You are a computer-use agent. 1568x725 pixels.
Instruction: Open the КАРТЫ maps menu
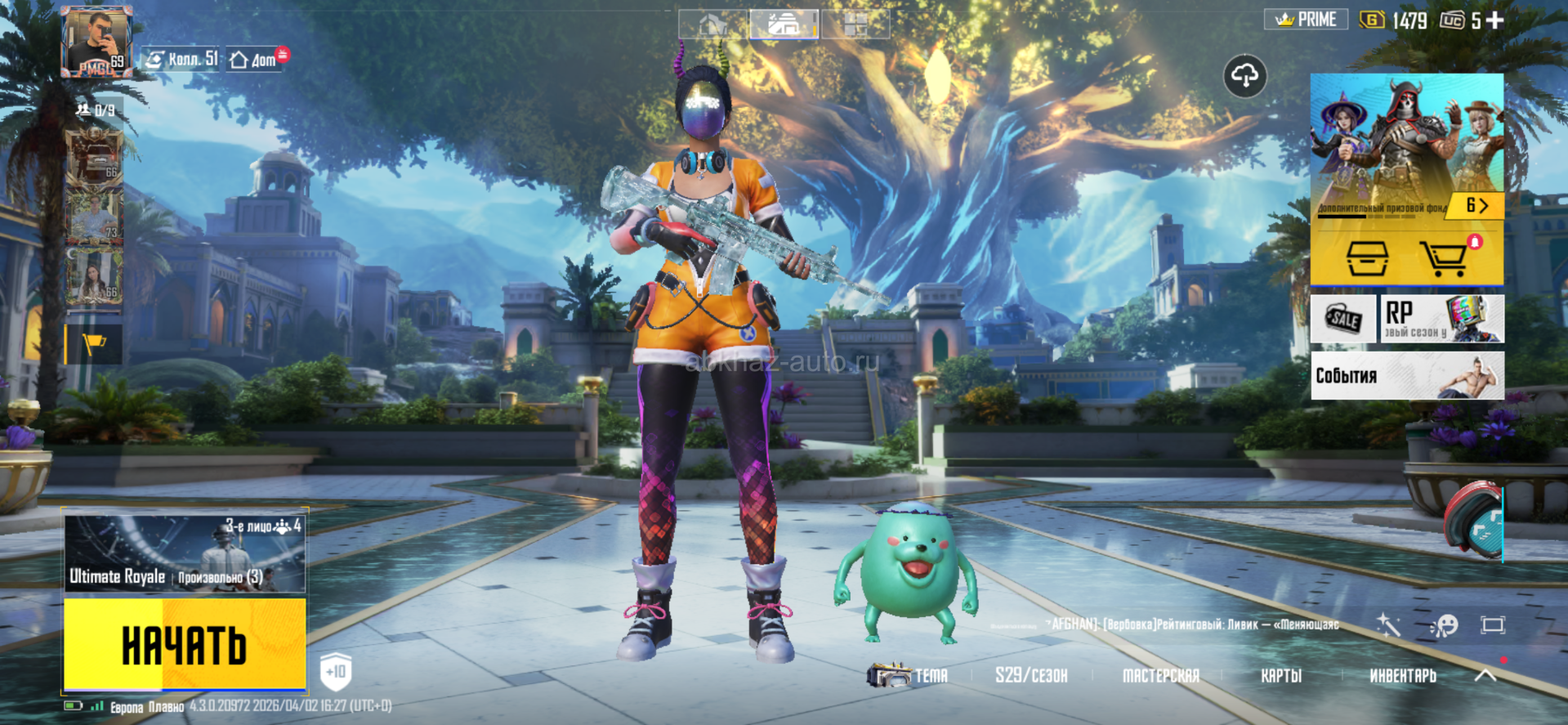pos(1280,676)
